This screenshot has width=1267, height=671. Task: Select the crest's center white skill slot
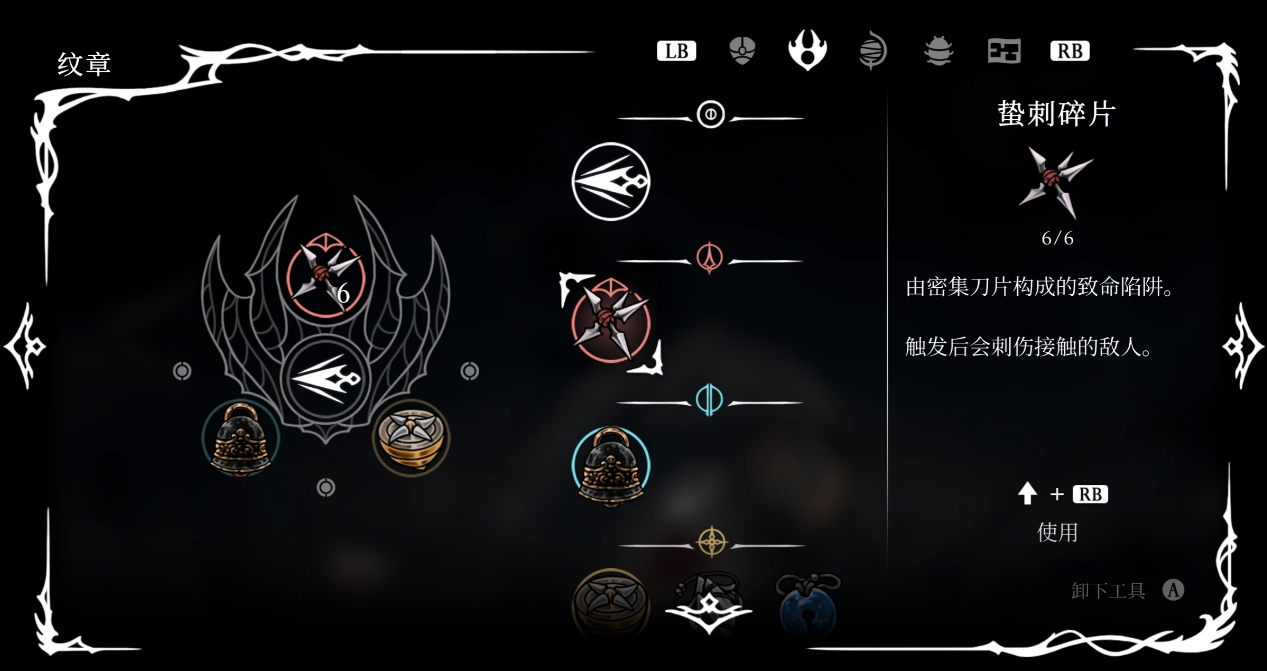pyautogui.click(x=325, y=381)
